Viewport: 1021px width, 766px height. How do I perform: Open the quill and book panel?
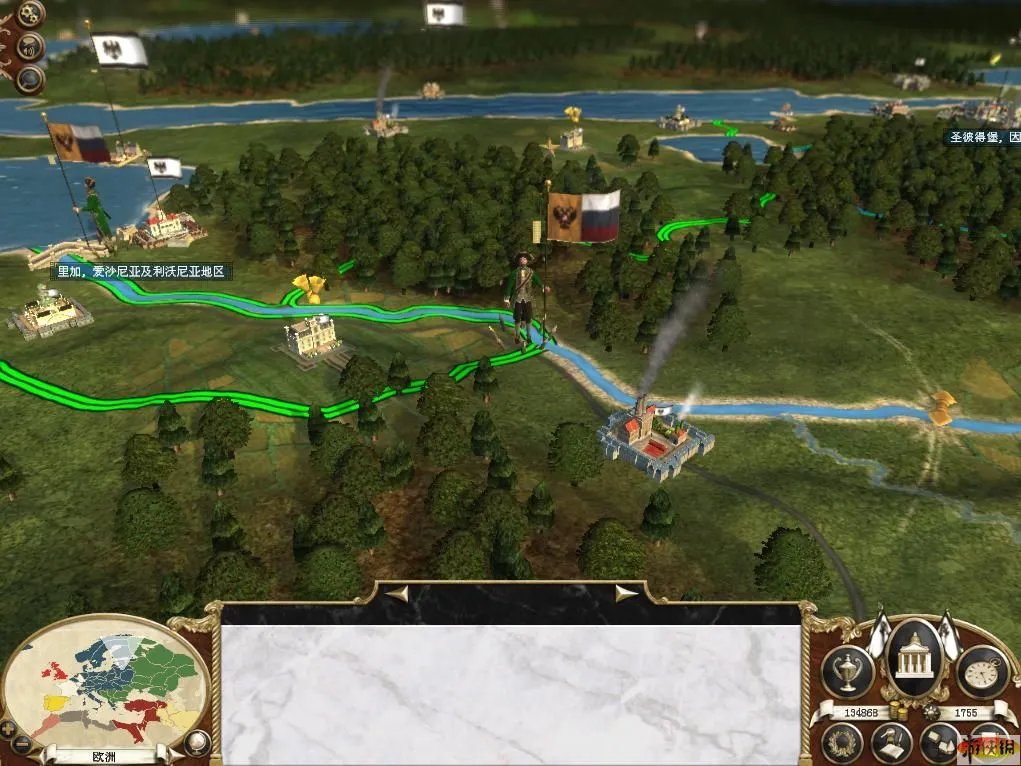tap(890, 743)
